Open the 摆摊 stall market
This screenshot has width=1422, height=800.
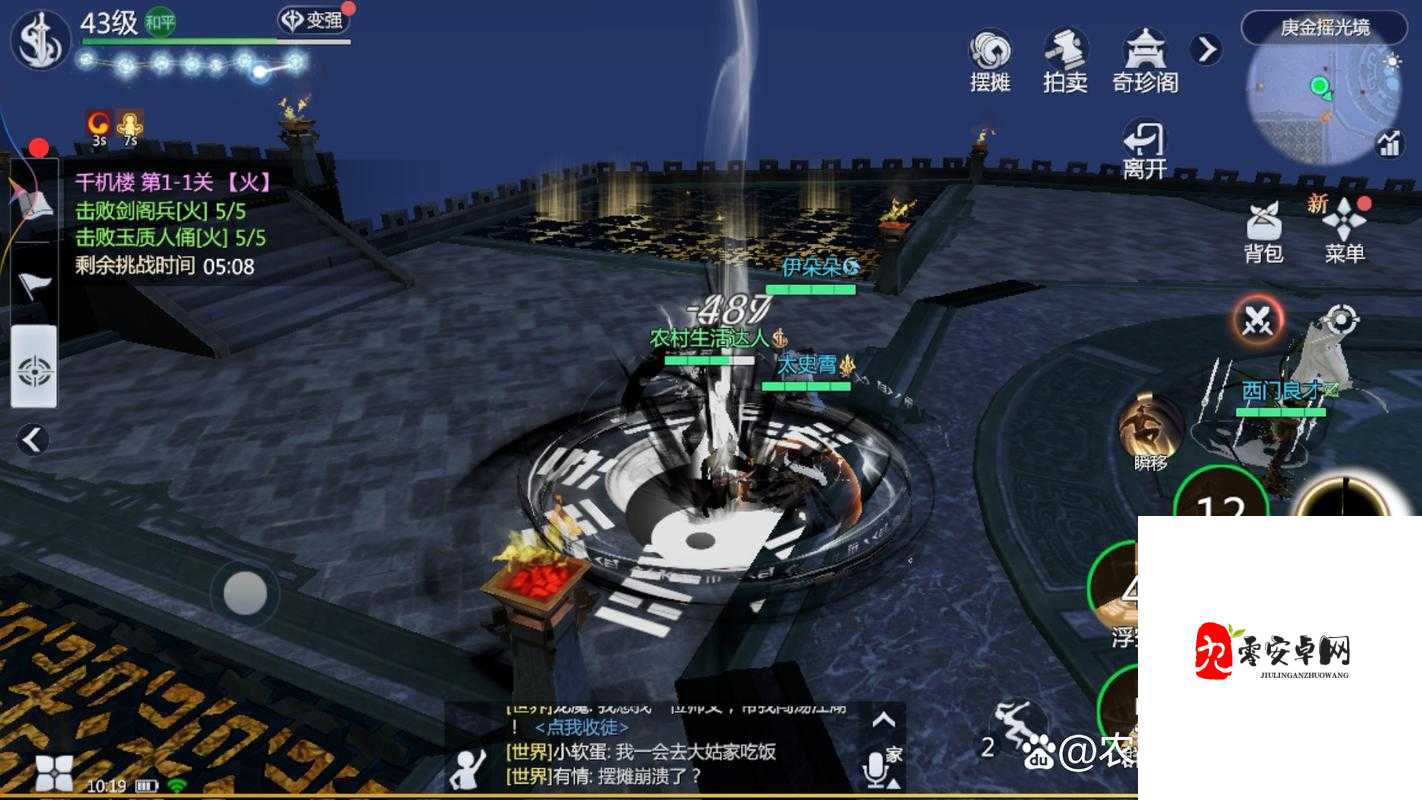(990, 60)
